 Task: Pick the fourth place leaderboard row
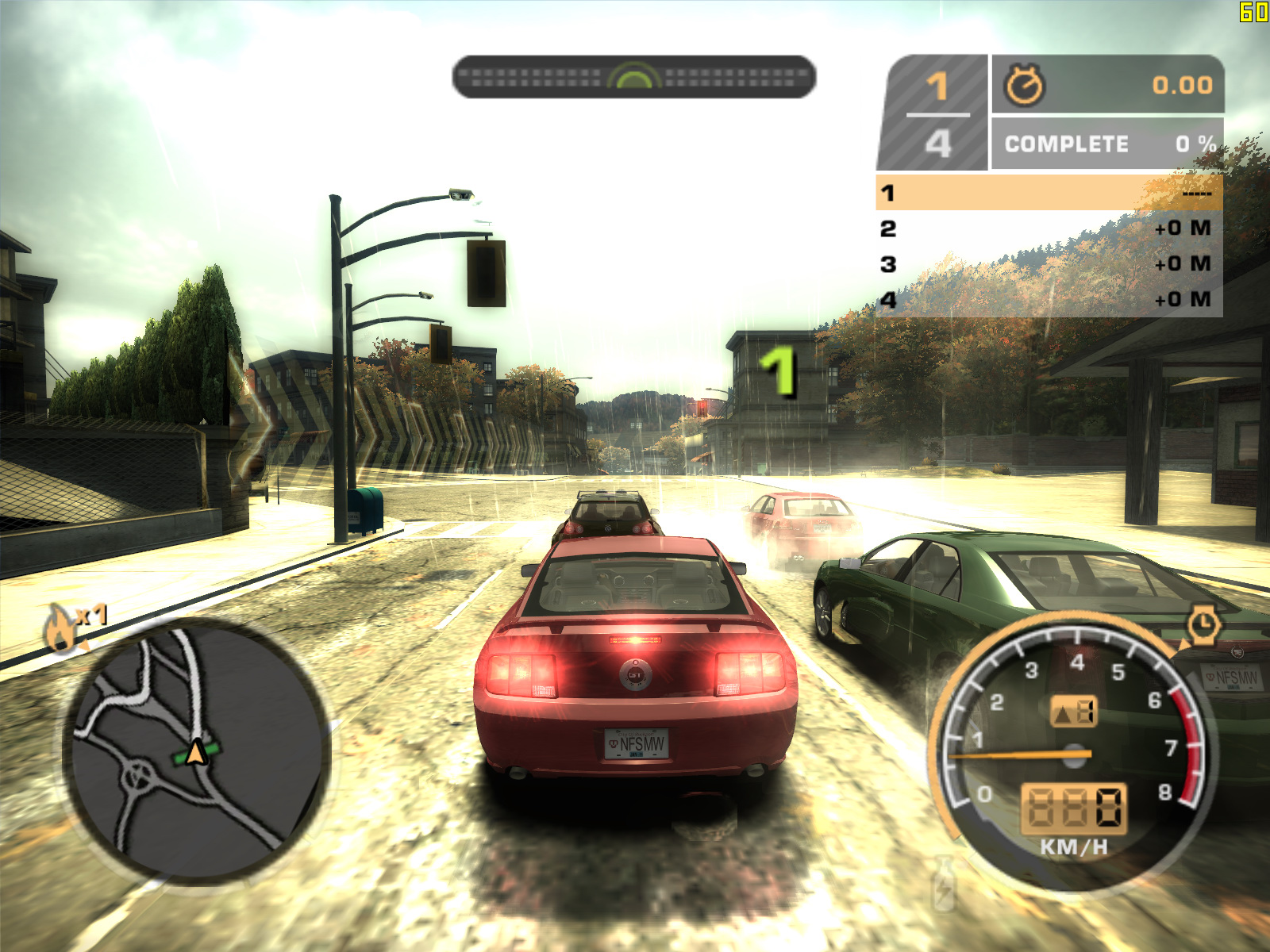[x=1049, y=300]
